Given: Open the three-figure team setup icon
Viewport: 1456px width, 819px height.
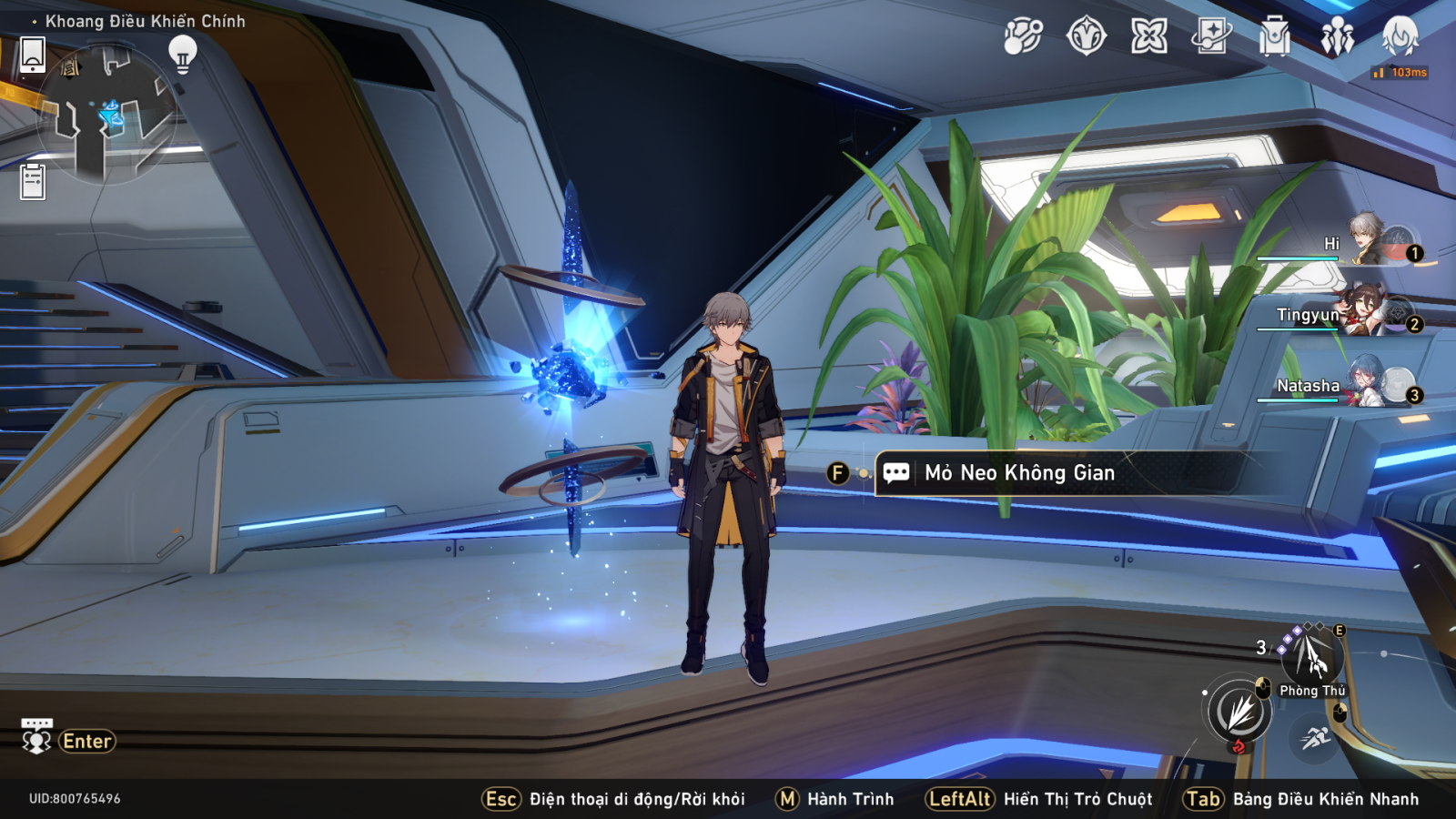Looking at the screenshot, I should coord(1337,37).
